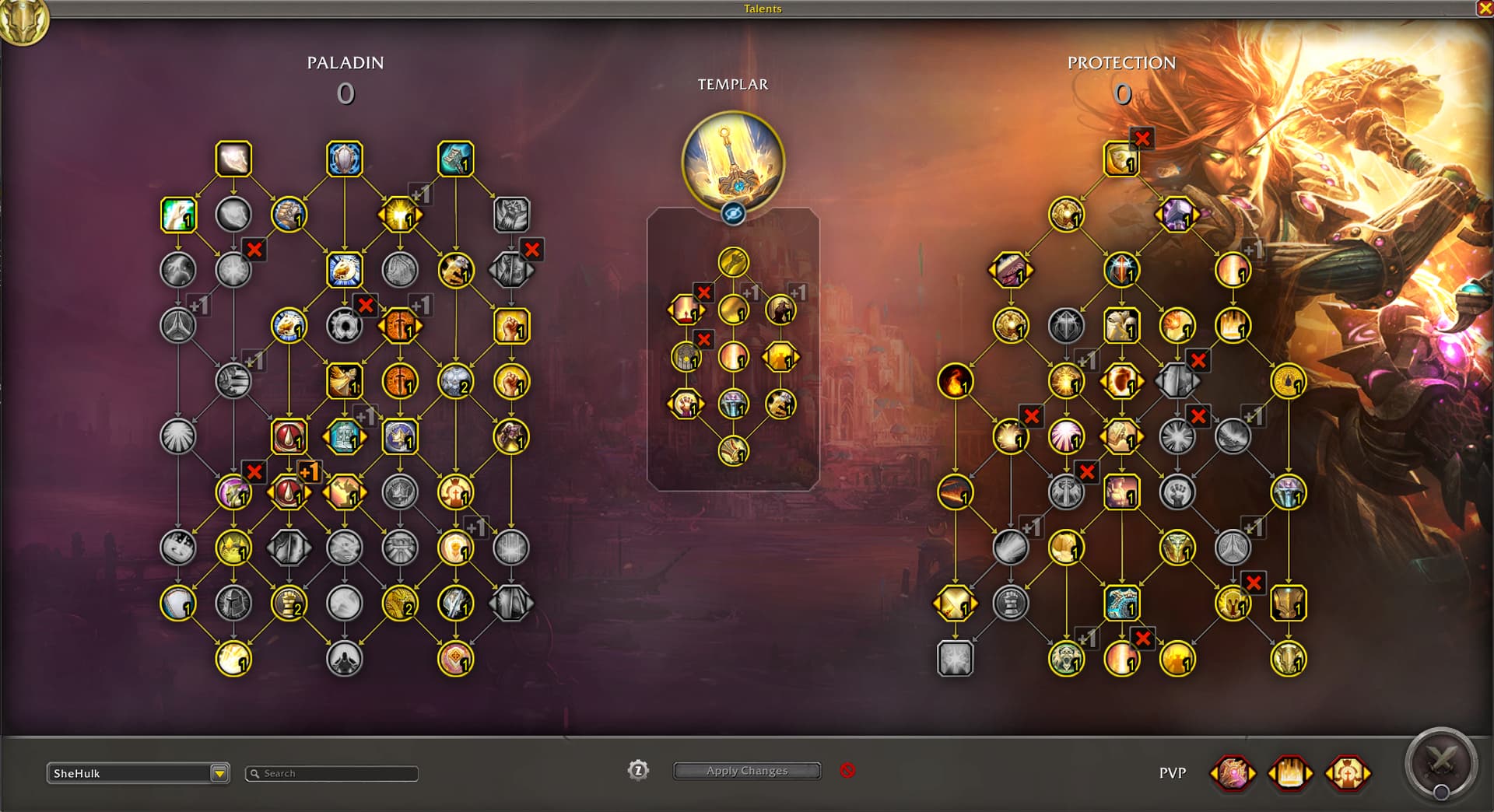1494x812 pixels.
Task: Choose the teal hammer talent atop Paladin tree
Action: point(455,159)
